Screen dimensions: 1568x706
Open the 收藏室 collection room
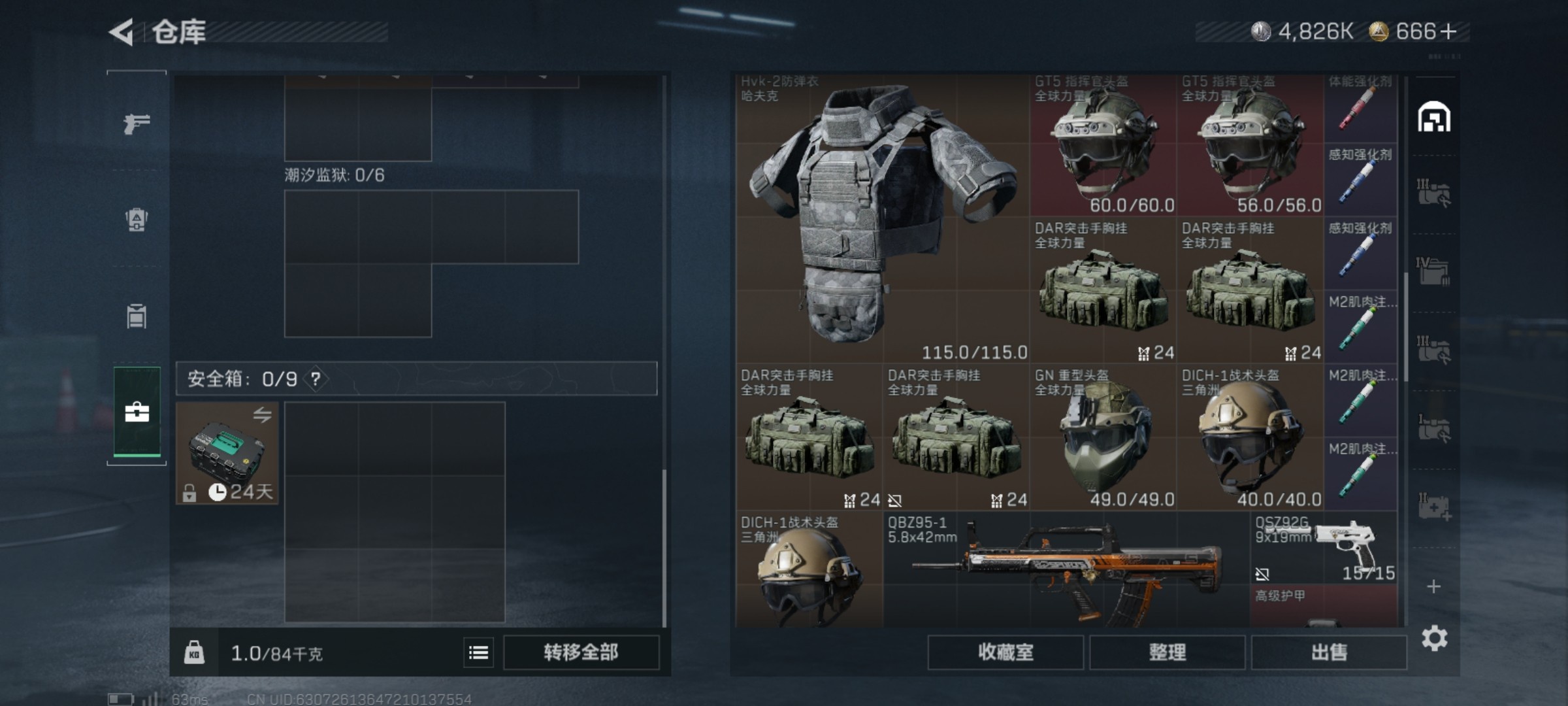point(1005,652)
